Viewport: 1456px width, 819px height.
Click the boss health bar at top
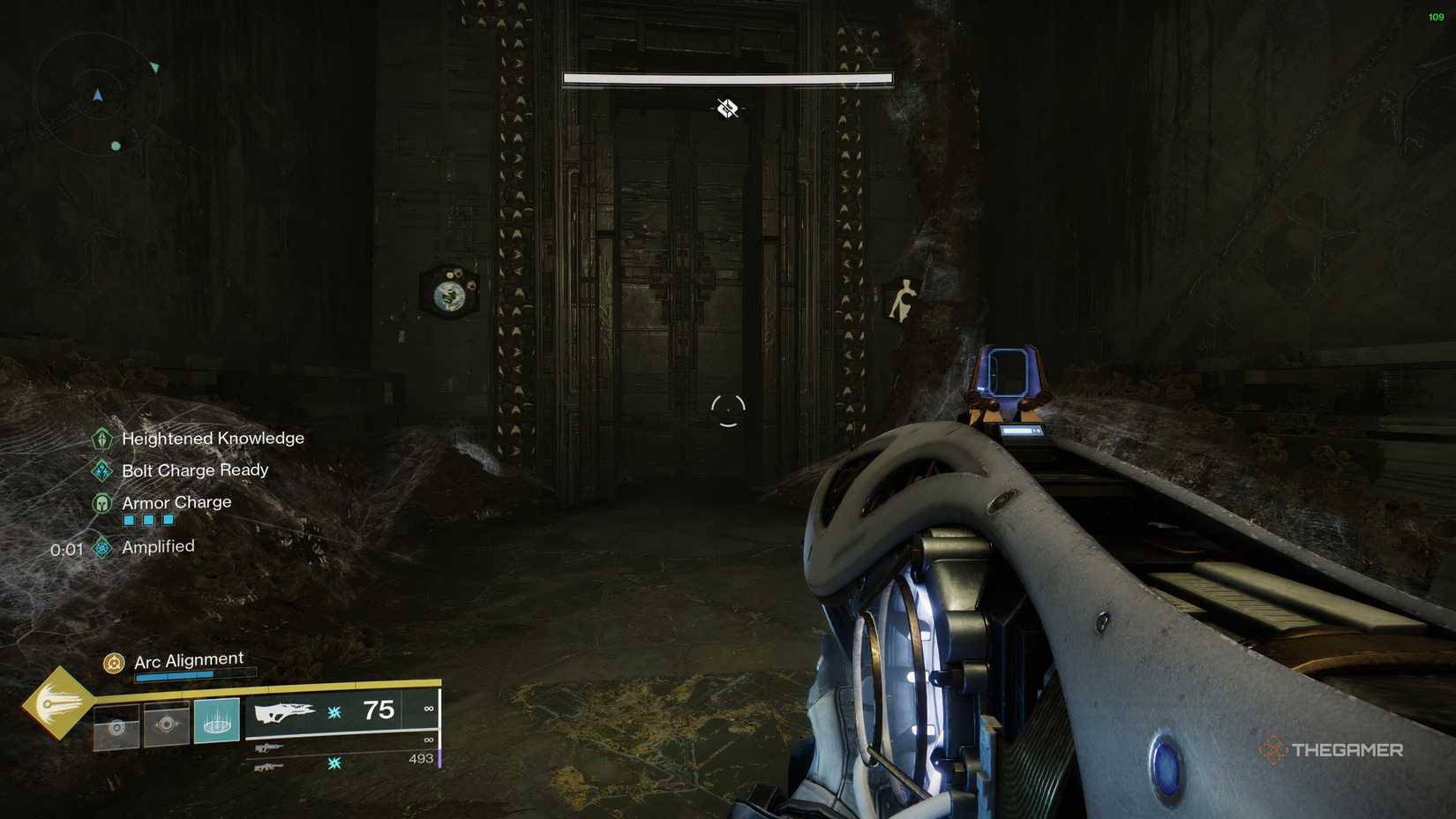coord(728,78)
